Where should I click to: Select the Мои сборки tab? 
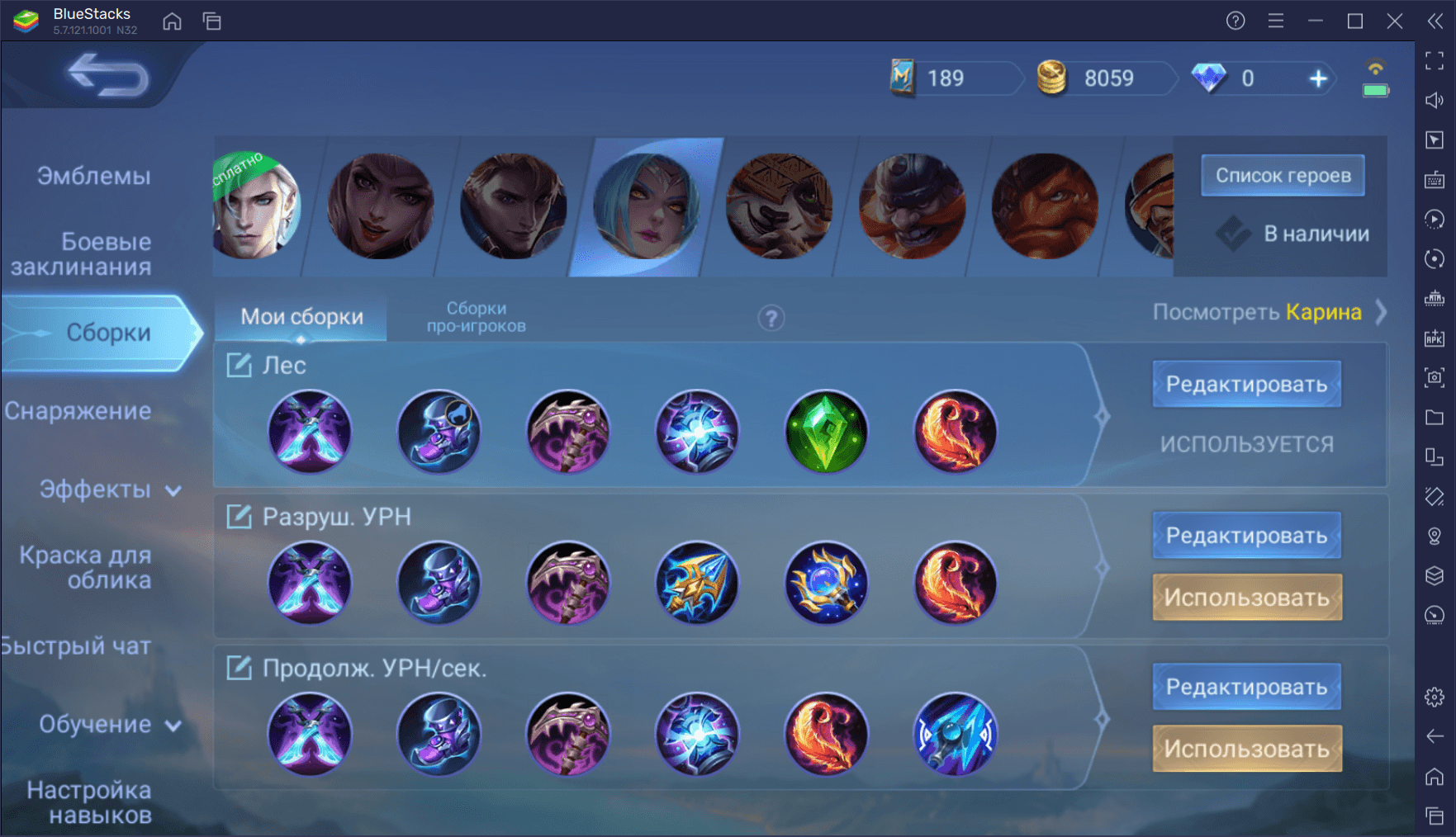tap(301, 317)
